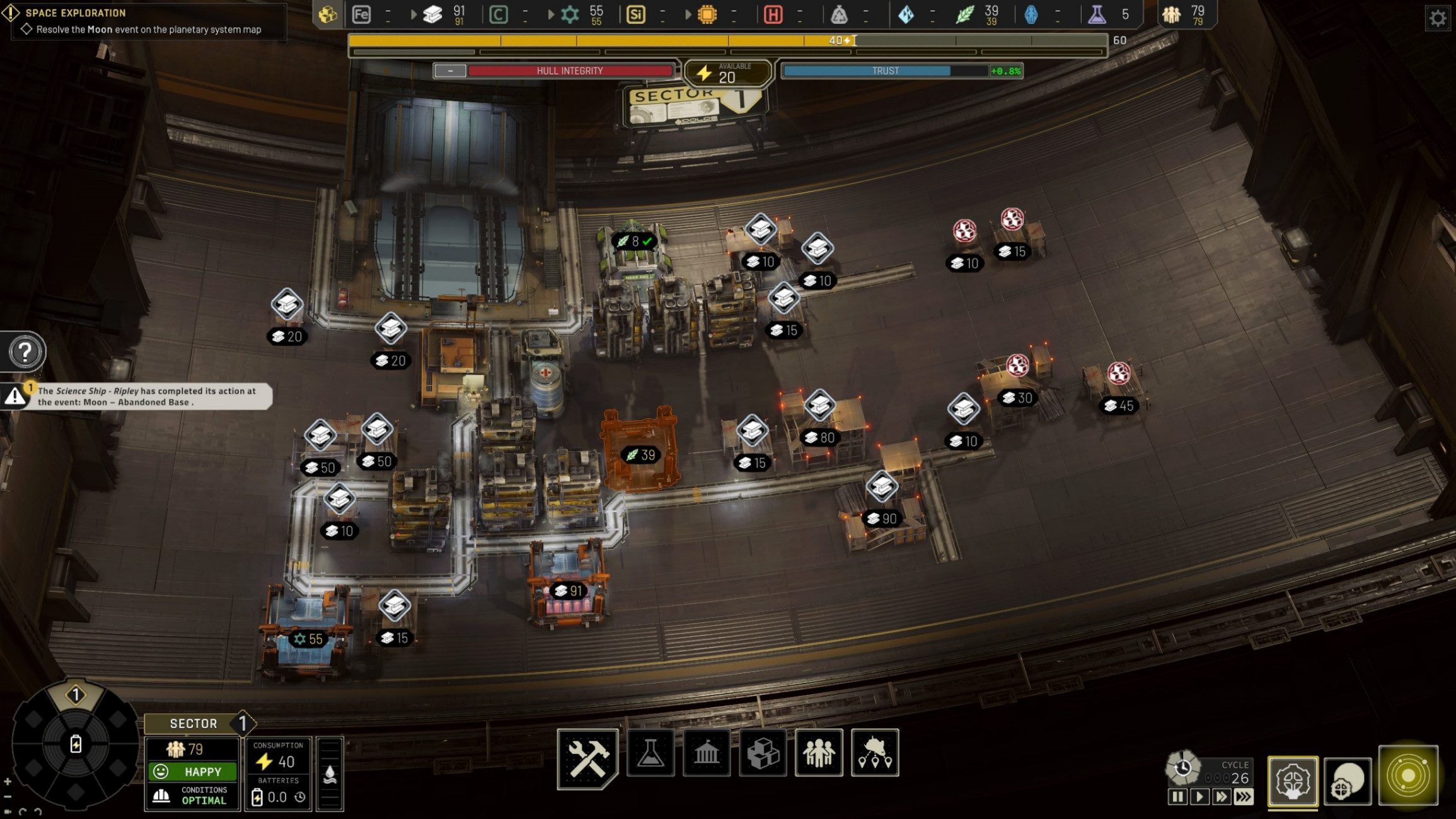The image size is (1456, 819).
Task: Switch to the station interior view
Action: (1293, 781)
